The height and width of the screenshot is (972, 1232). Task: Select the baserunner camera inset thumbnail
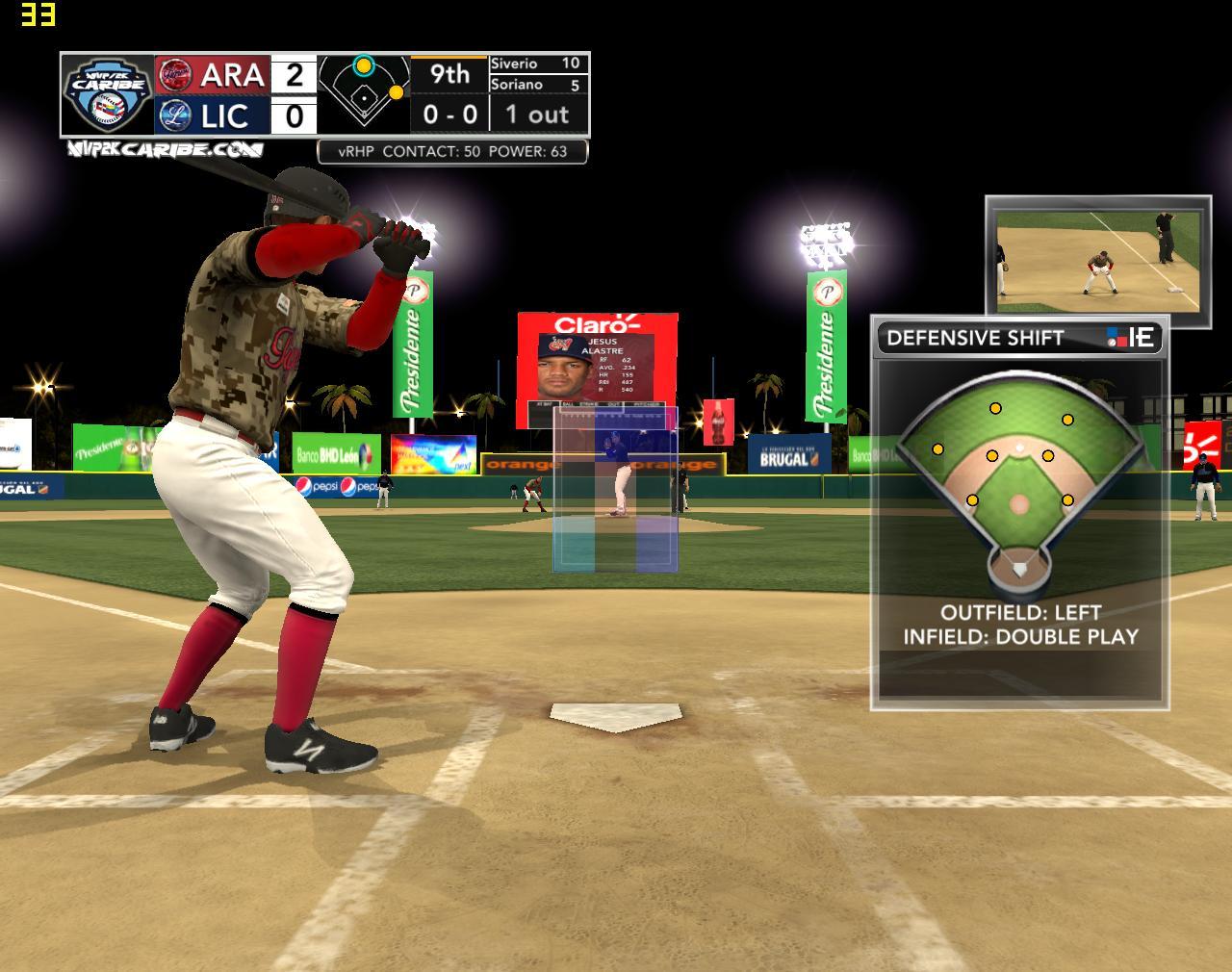pyautogui.click(x=1097, y=255)
